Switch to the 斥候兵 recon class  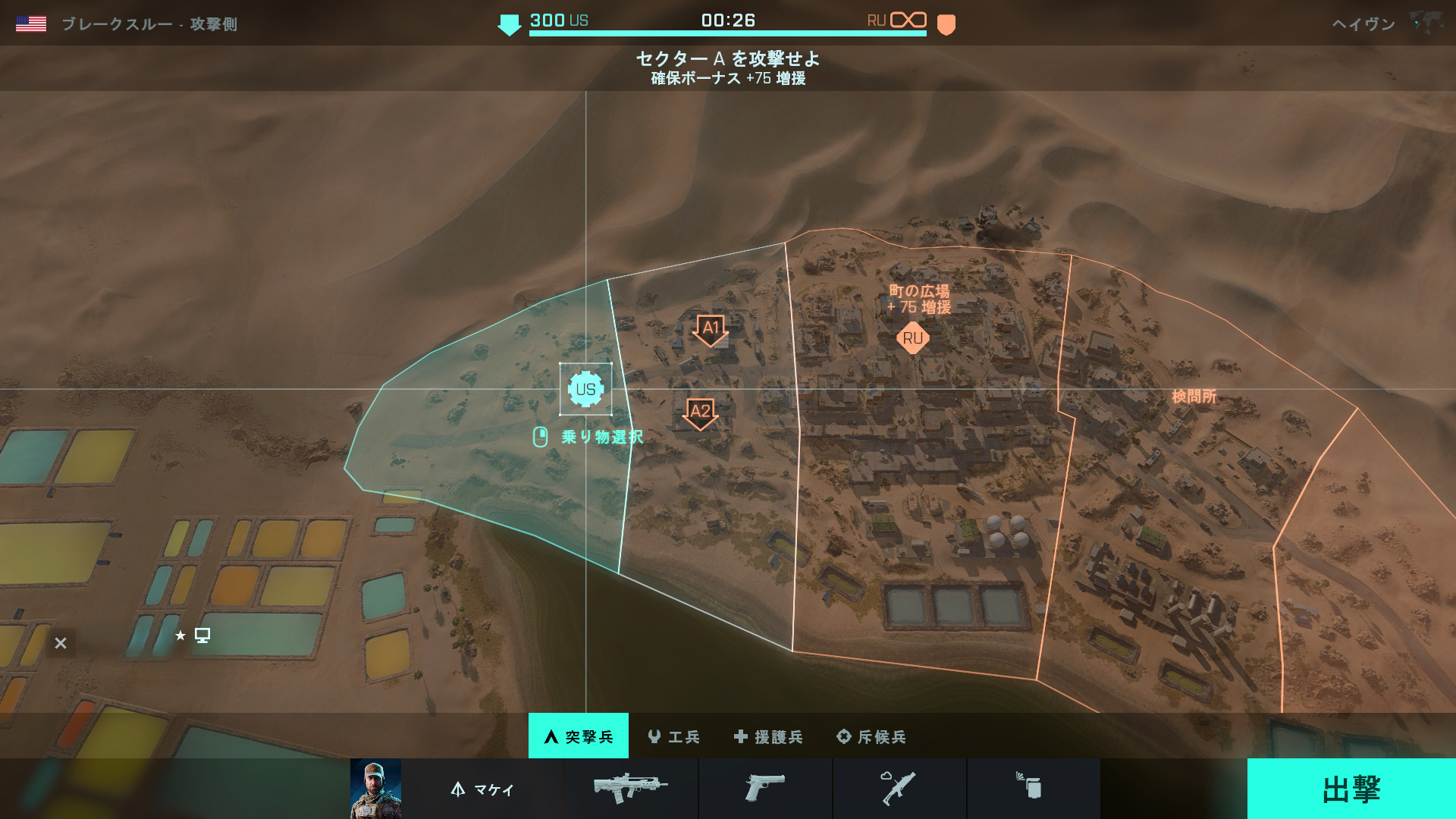[x=871, y=736]
